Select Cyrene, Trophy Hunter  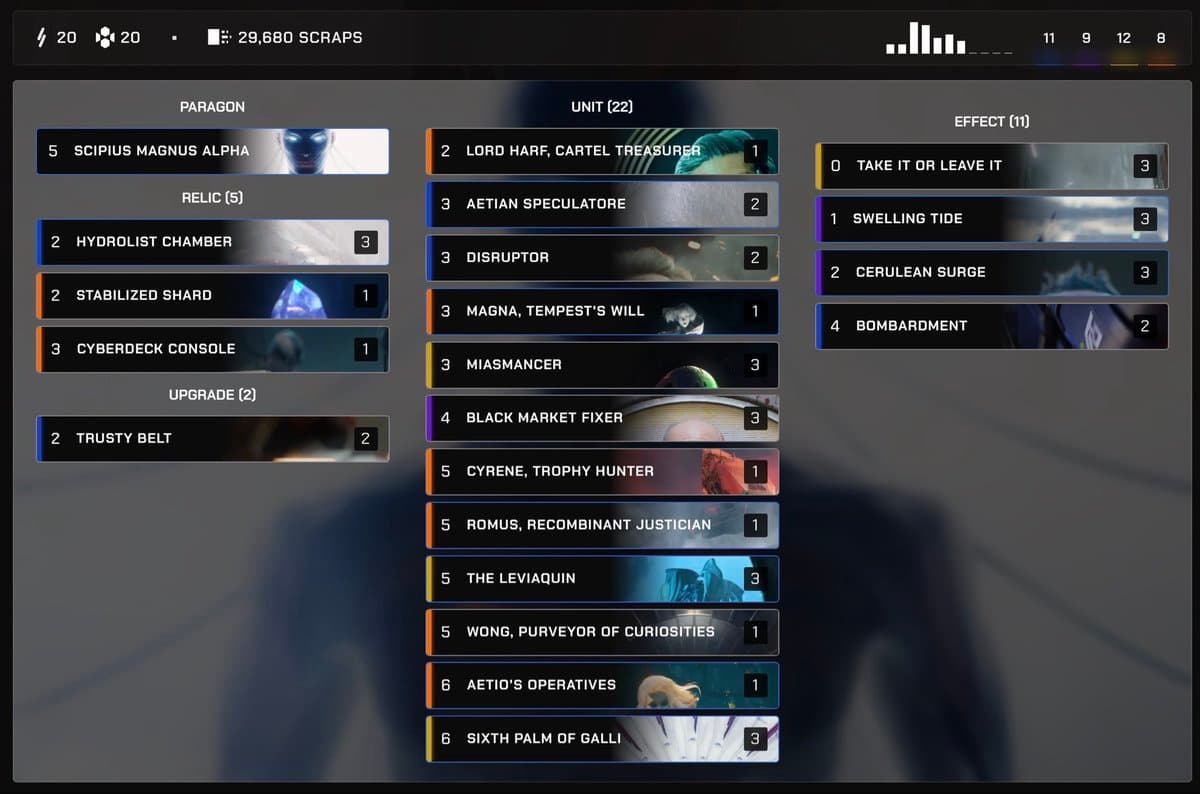601,471
